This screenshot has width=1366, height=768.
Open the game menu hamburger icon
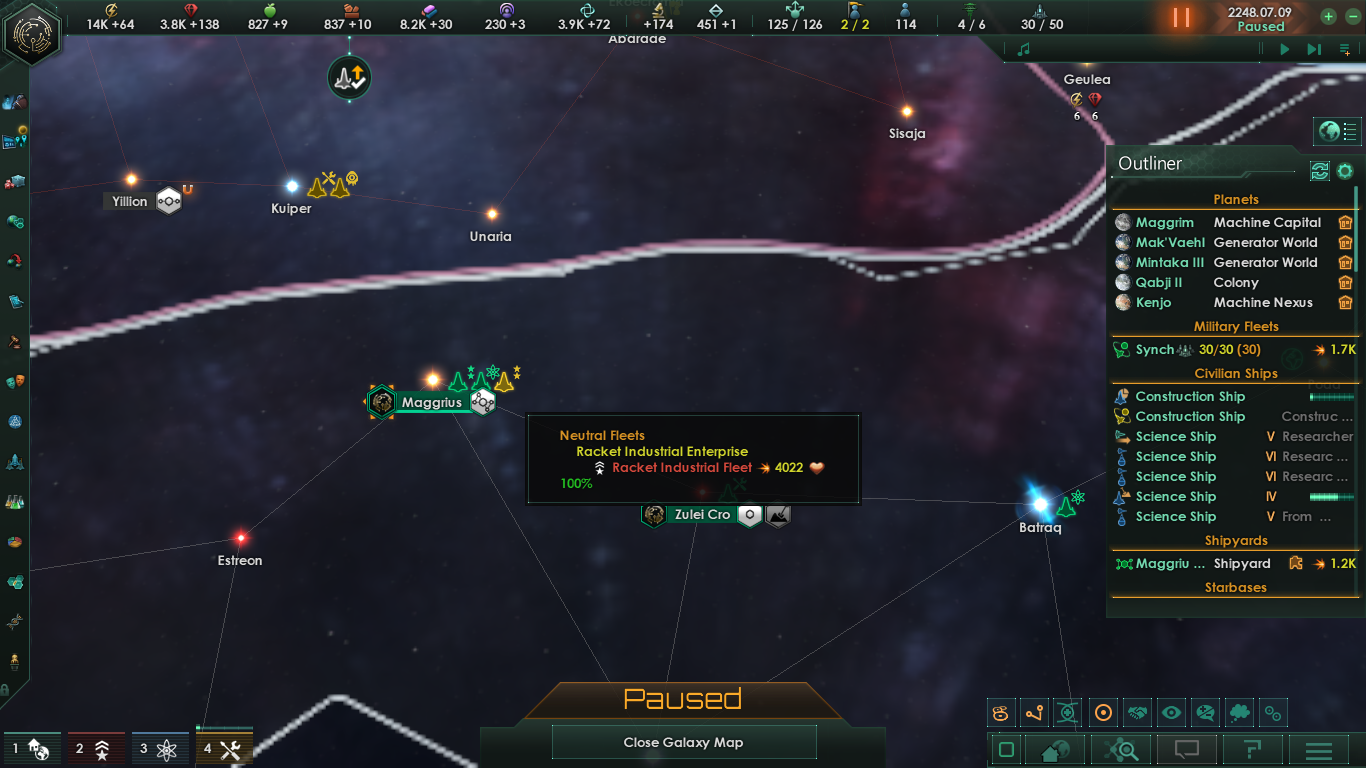[1320, 748]
